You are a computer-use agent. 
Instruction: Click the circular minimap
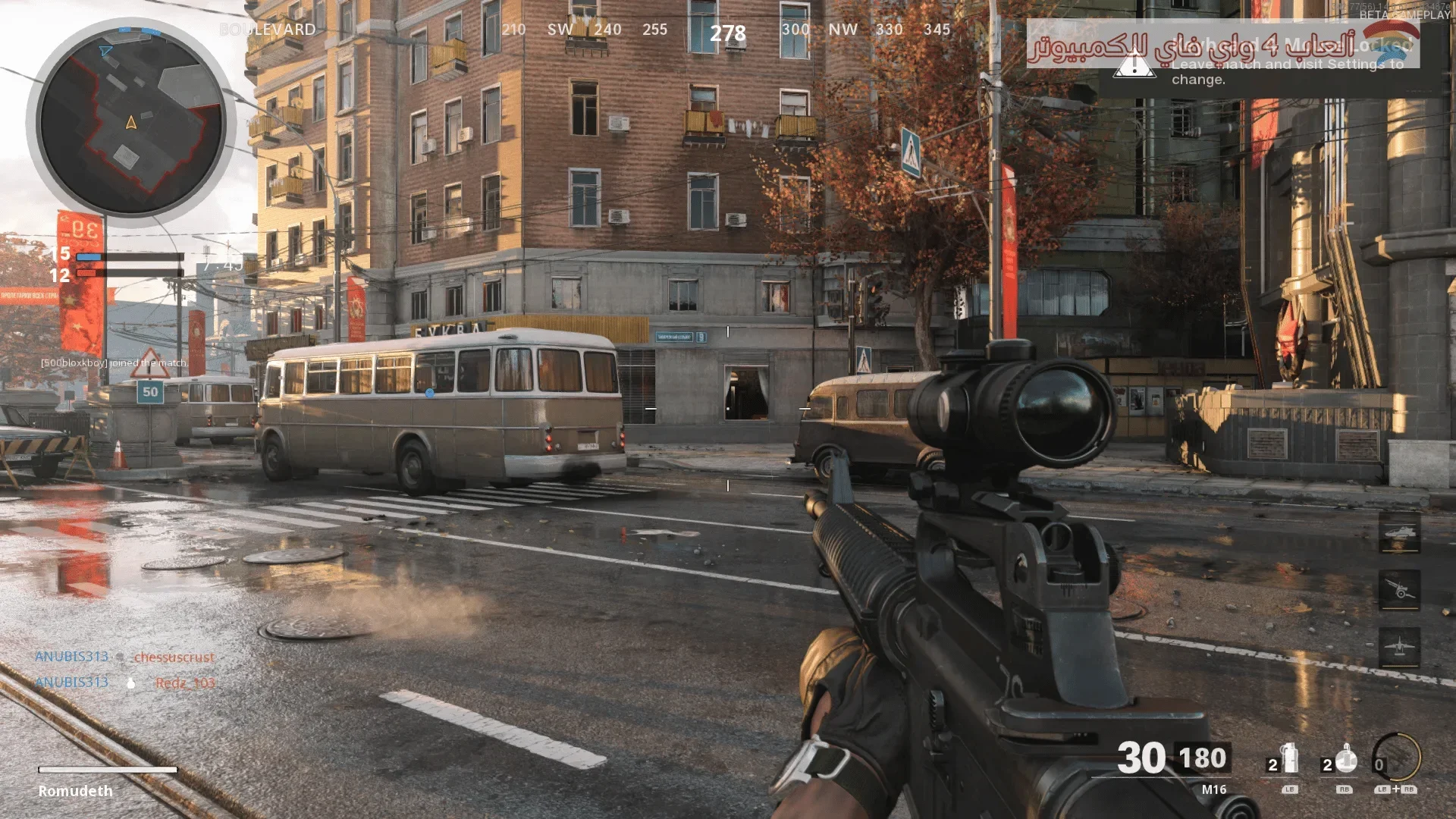pyautogui.click(x=131, y=119)
